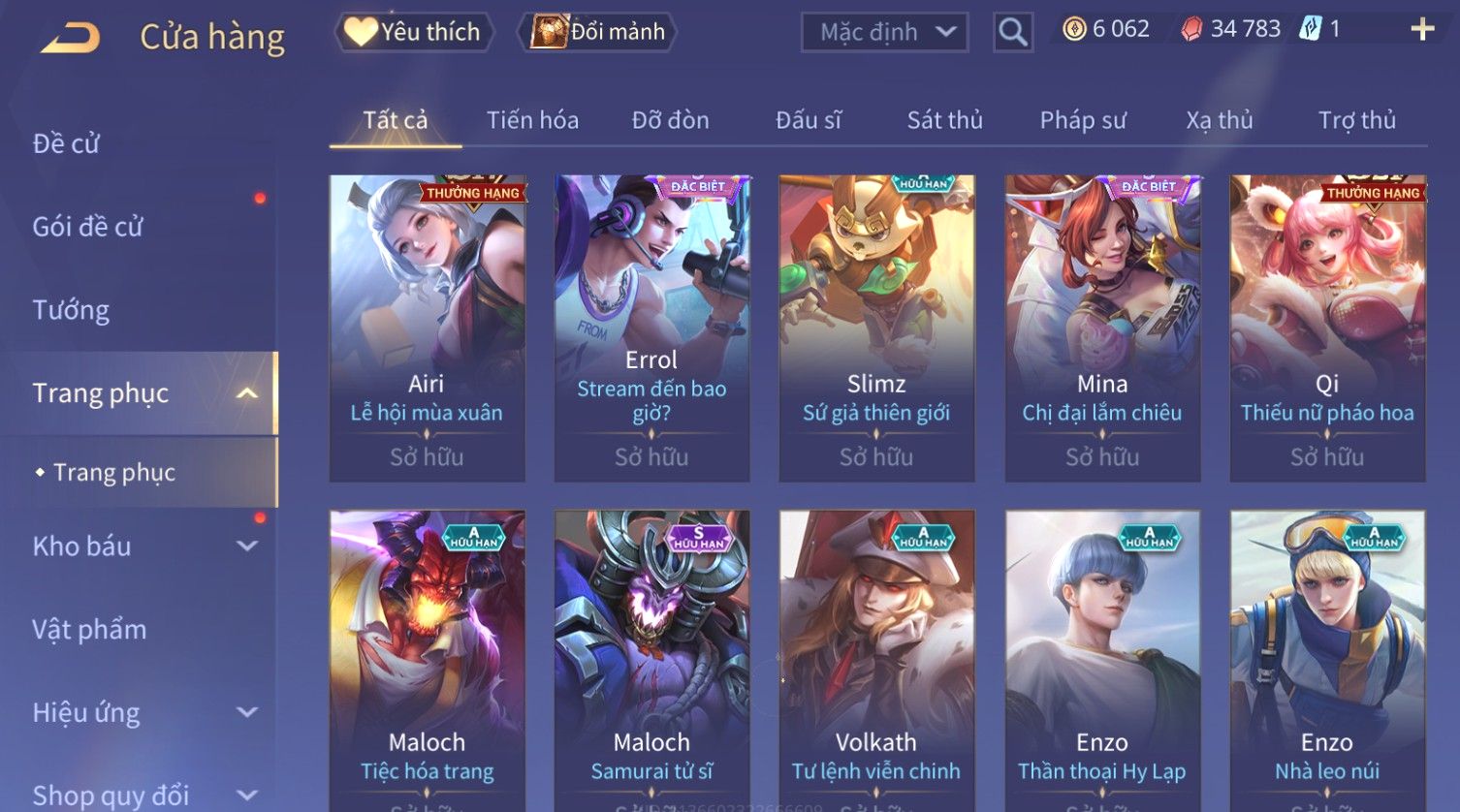
Task: Open the Đổi mảnh exchange
Action: click(x=598, y=32)
